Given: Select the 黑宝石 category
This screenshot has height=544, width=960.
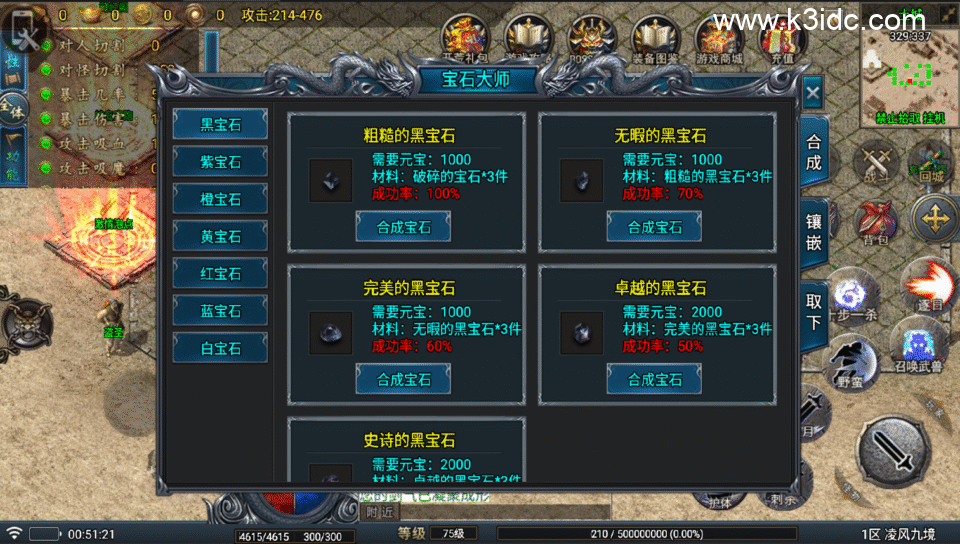Looking at the screenshot, I should [x=220, y=124].
